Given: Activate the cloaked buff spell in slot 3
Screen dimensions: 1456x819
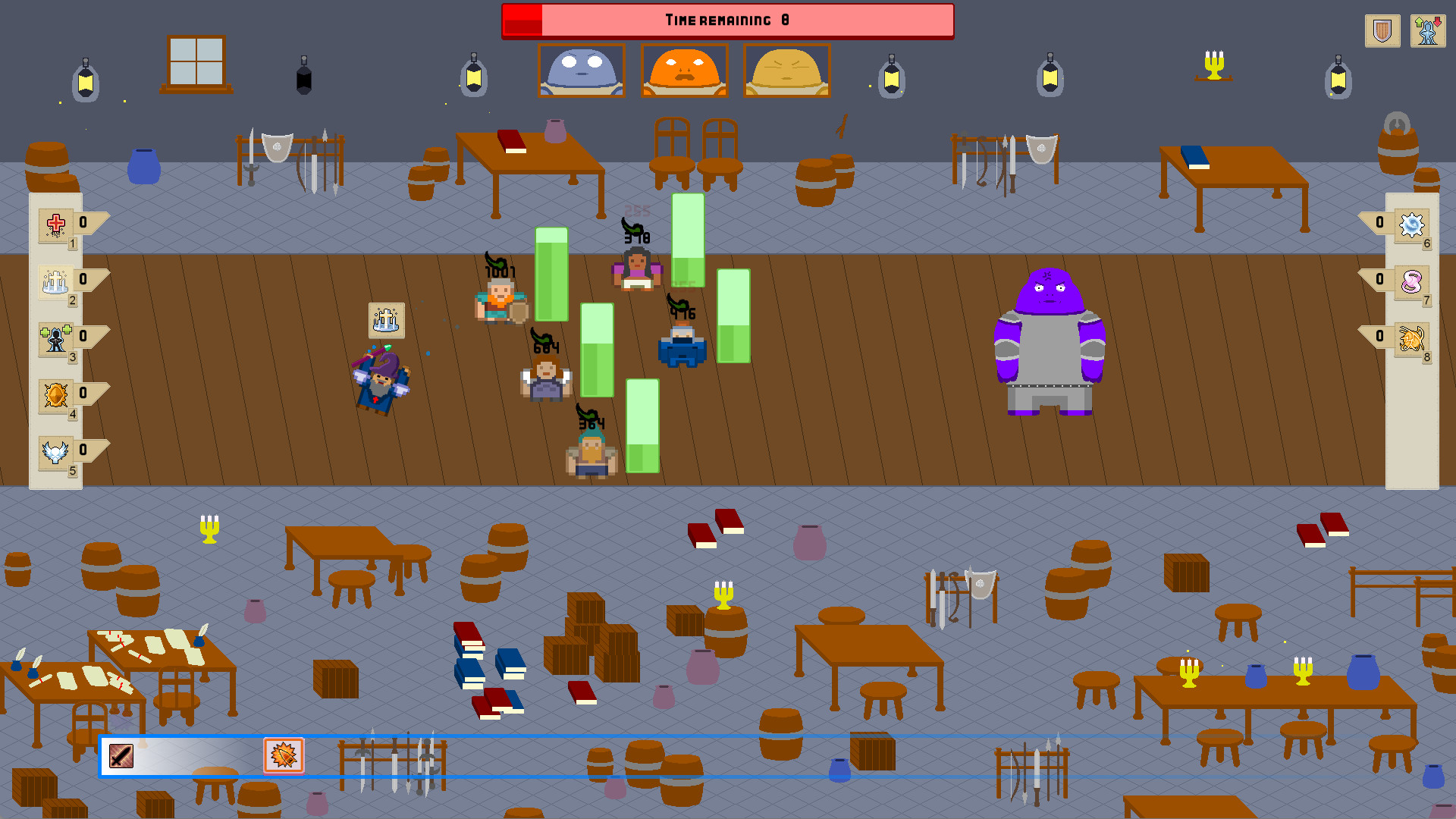Looking at the screenshot, I should [x=55, y=339].
